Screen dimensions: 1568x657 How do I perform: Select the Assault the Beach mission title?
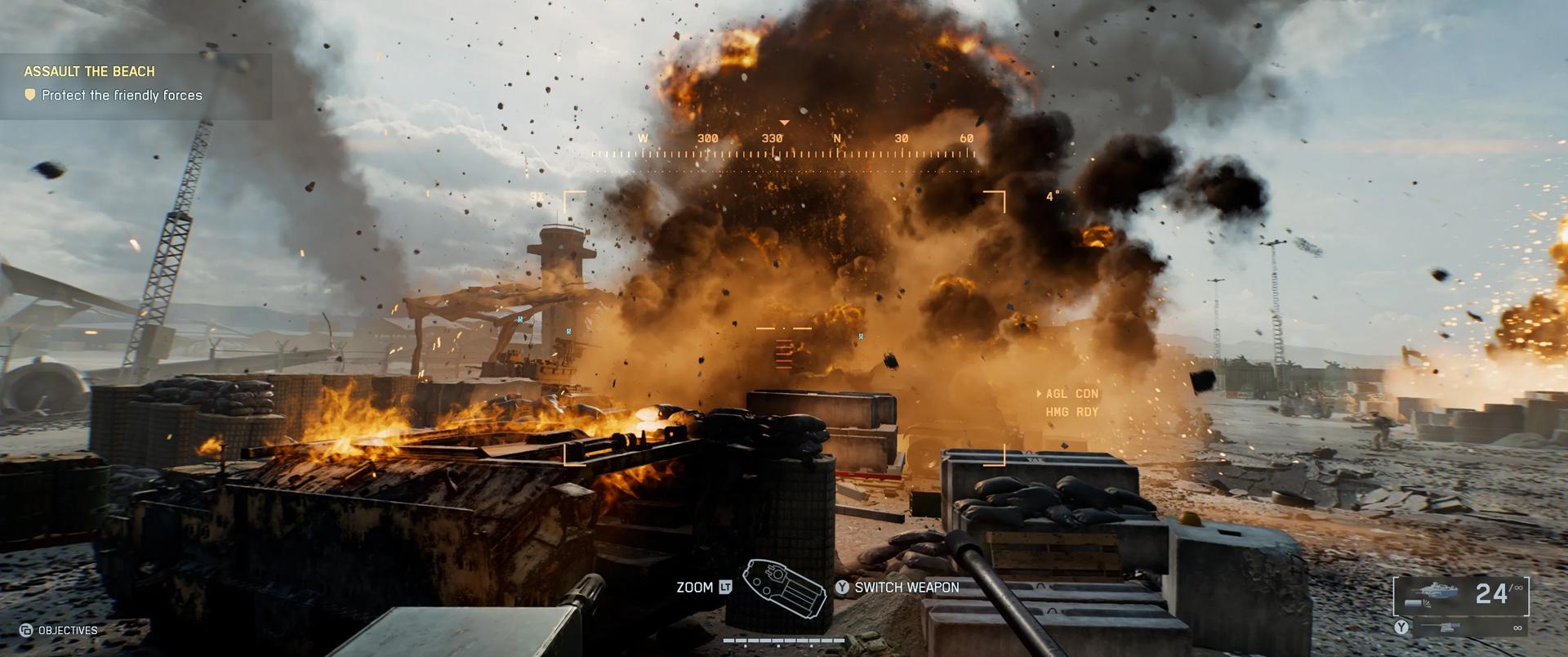tap(89, 71)
